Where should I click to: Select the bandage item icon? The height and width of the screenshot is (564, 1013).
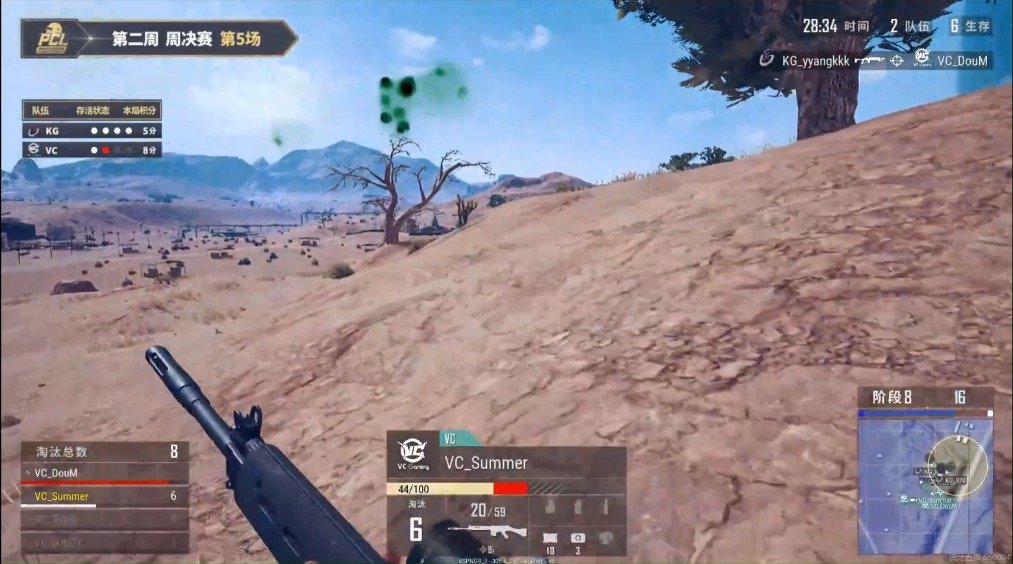pos(550,538)
